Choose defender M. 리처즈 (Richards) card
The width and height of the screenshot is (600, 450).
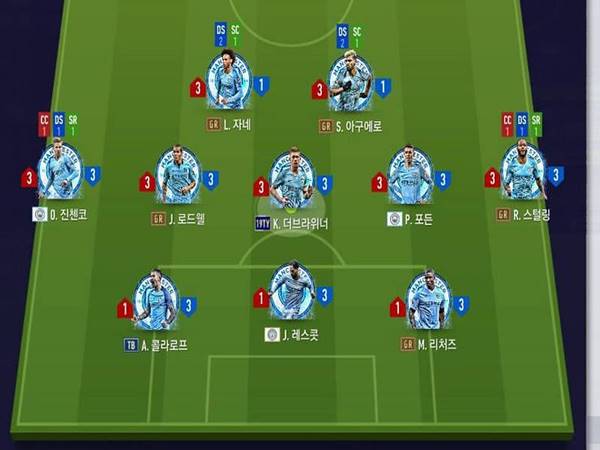click(429, 300)
